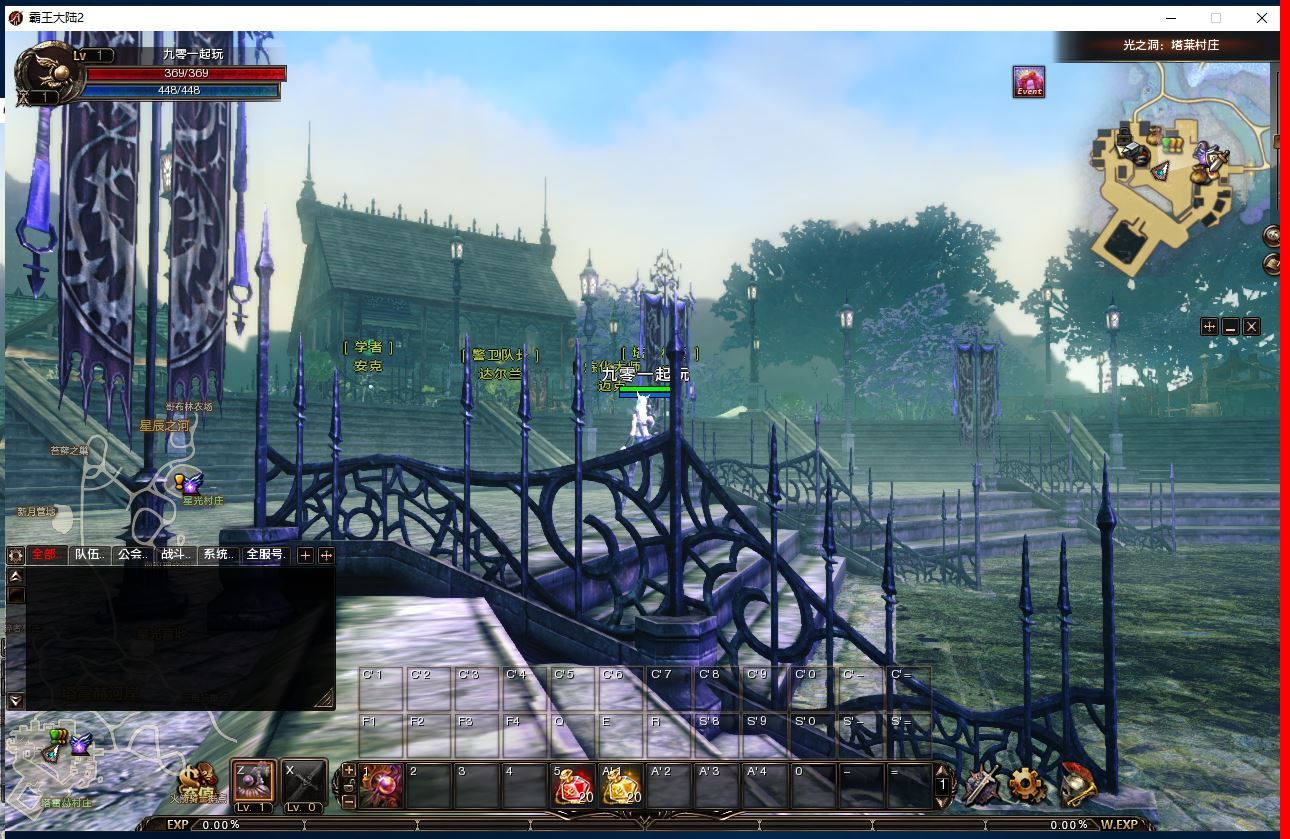This screenshot has height=839, width=1290.
Task: Select the 公会 chat tab
Action: point(133,554)
